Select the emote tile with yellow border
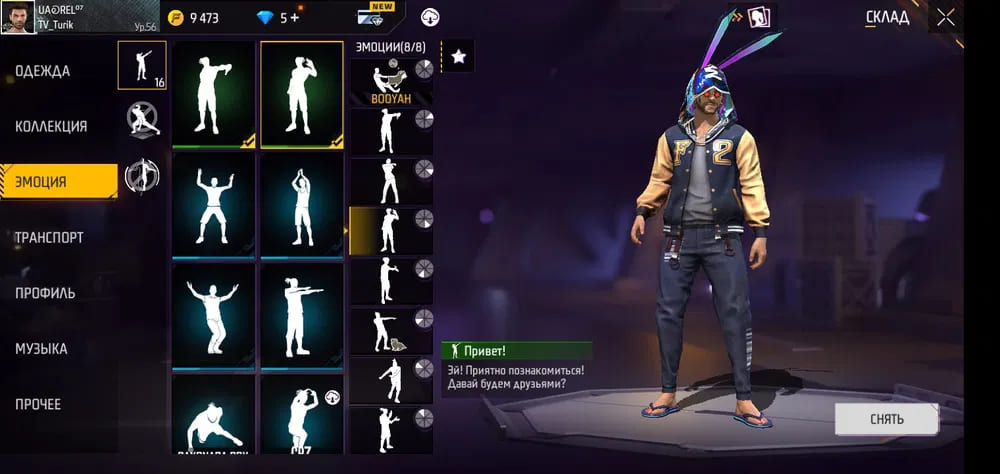 coord(302,95)
